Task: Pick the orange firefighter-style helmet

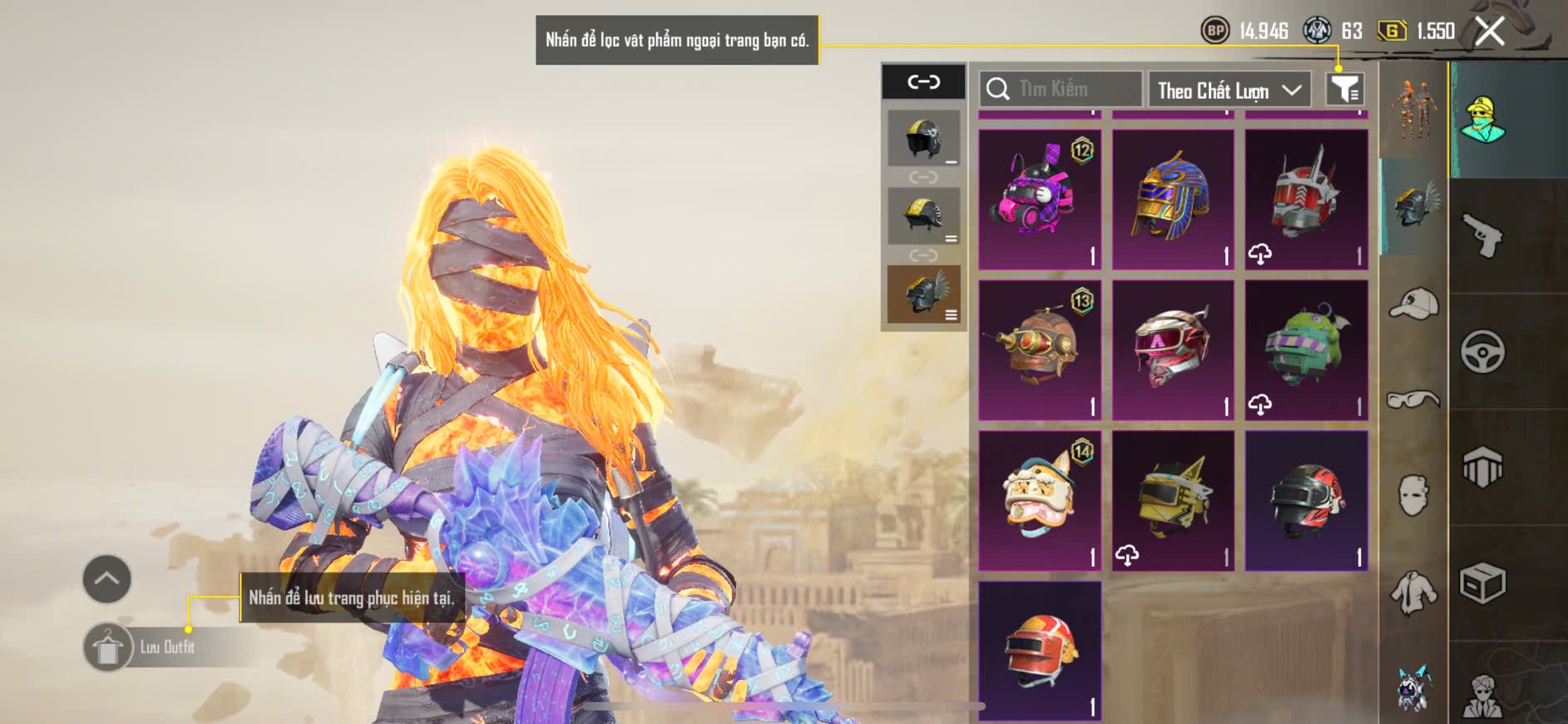Action: coord(1040,651)
